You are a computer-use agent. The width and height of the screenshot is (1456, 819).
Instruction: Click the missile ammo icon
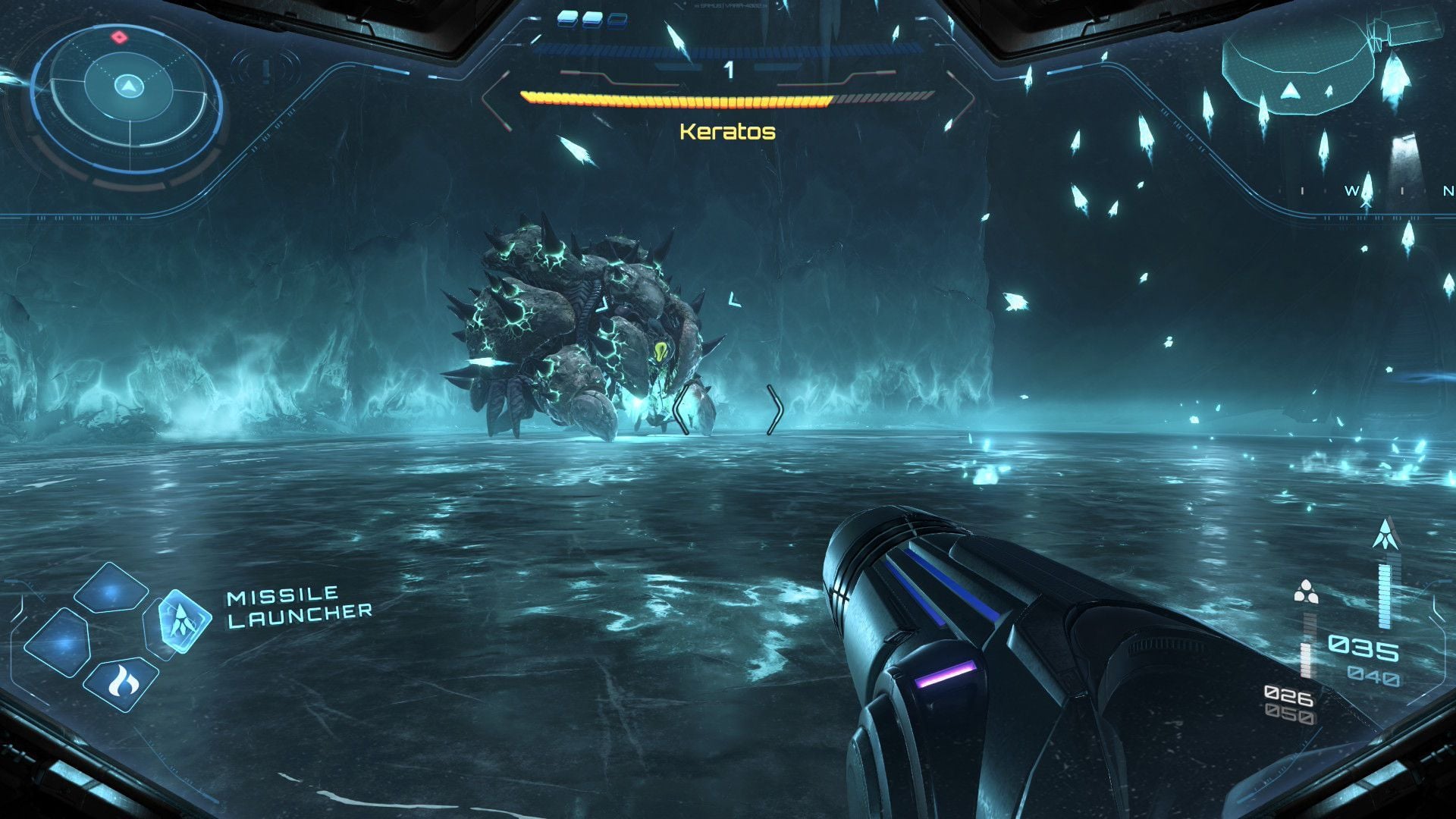coord(1386,534)
